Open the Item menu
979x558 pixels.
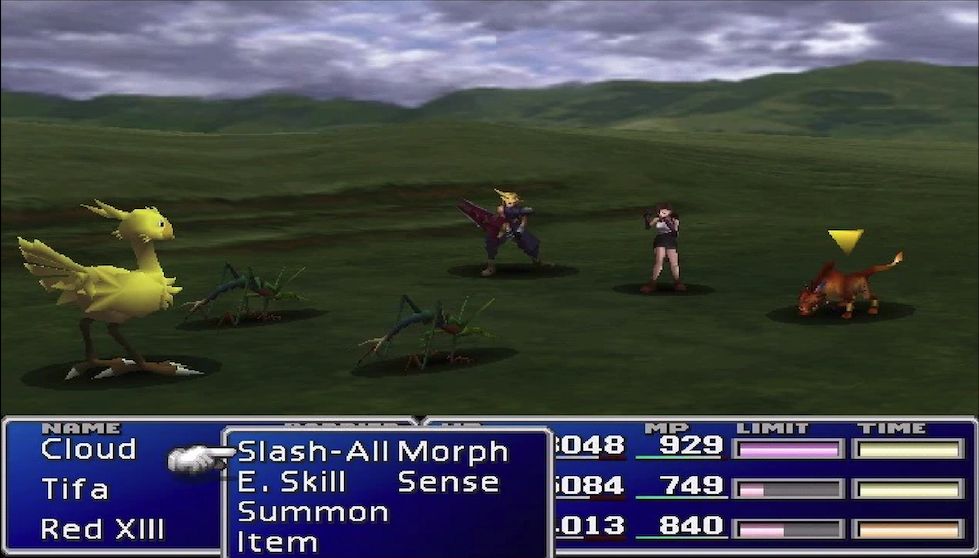[278, 541]
